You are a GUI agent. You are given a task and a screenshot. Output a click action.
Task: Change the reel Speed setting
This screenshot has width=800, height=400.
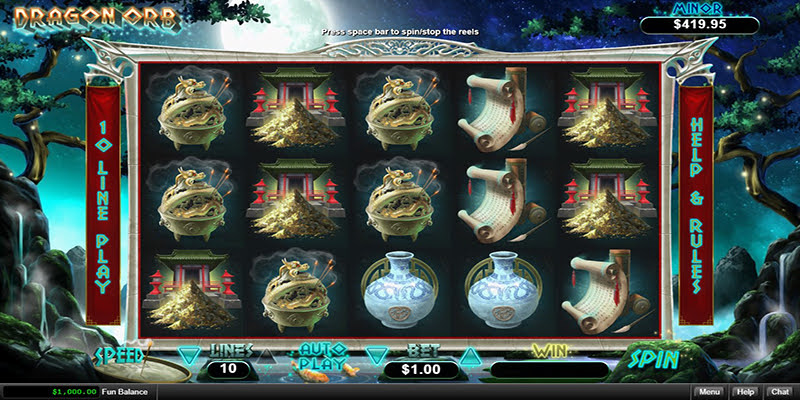point(121,355)
